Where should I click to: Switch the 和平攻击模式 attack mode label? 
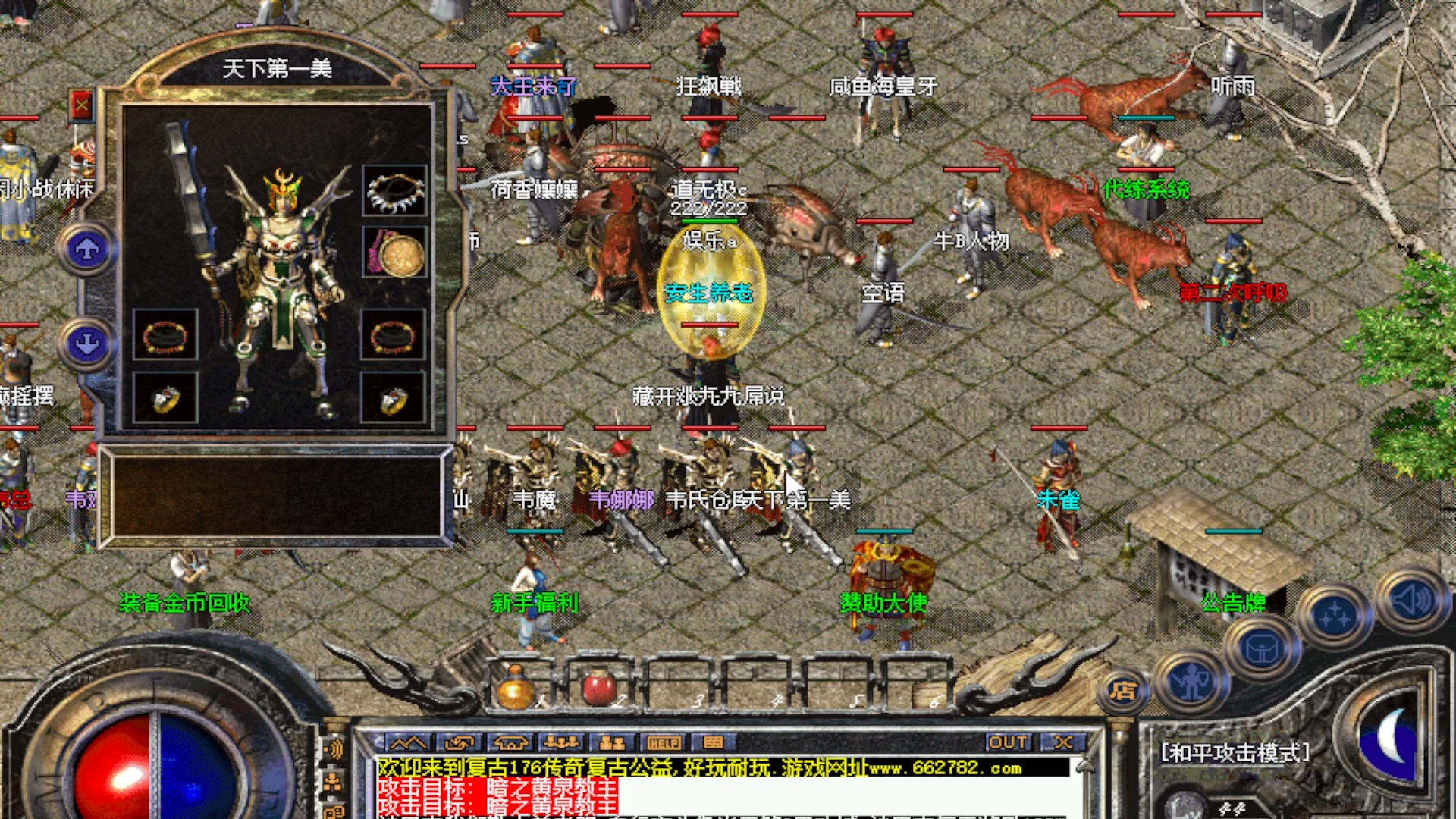pos(1235,752)
